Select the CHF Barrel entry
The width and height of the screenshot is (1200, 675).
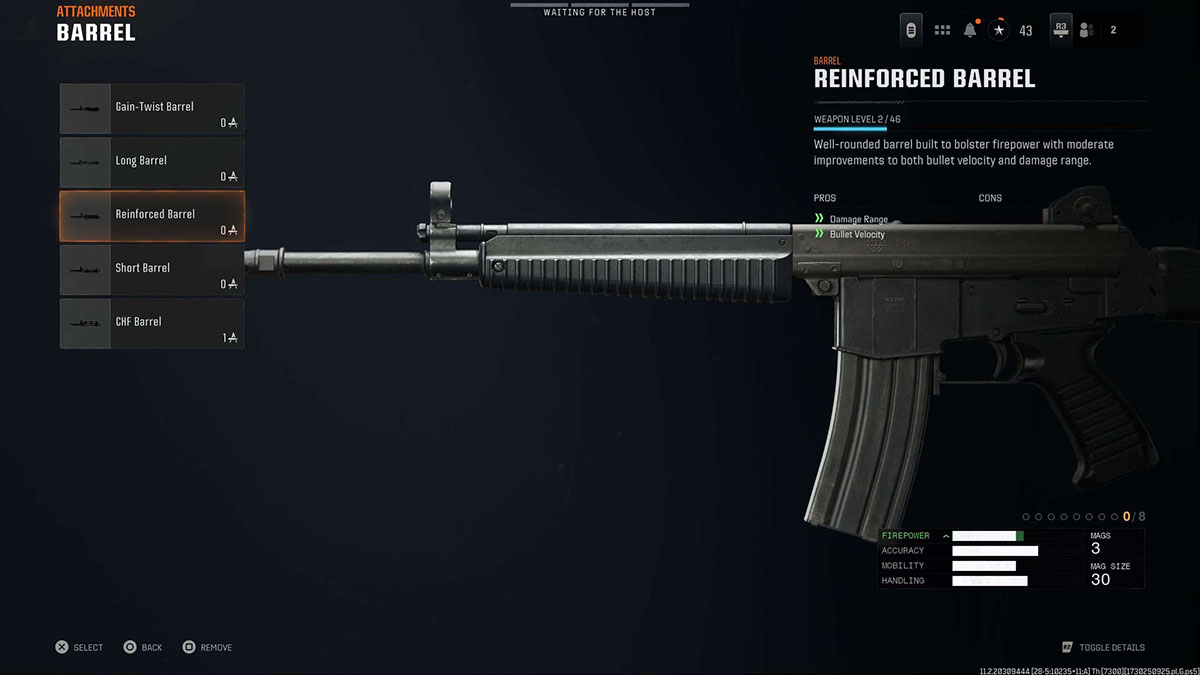pyautogui.click(x=152, y=324)
